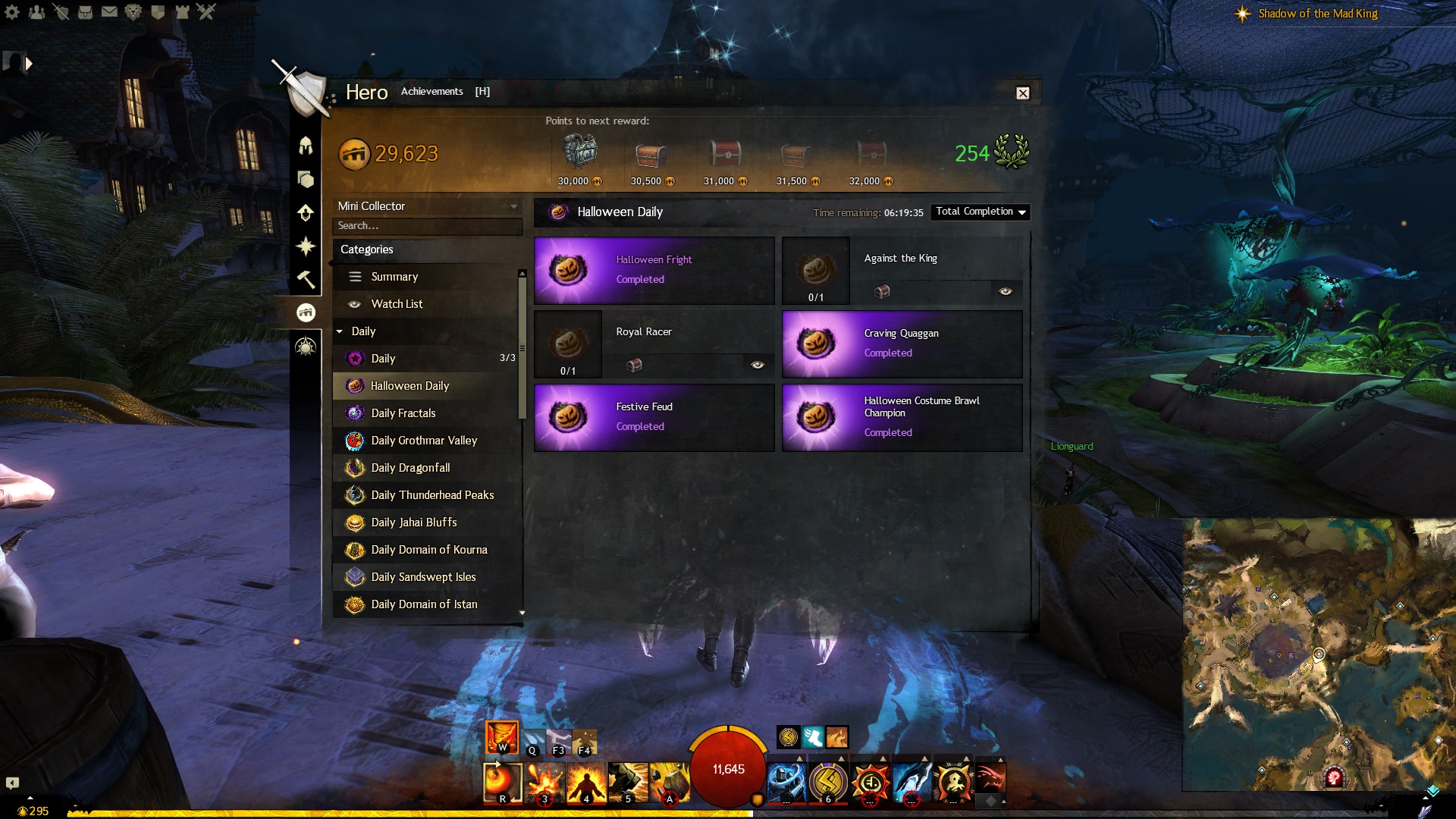Select the Summary category
Image resolution: width=1456 pixels, height=819 pixels.
394,277
